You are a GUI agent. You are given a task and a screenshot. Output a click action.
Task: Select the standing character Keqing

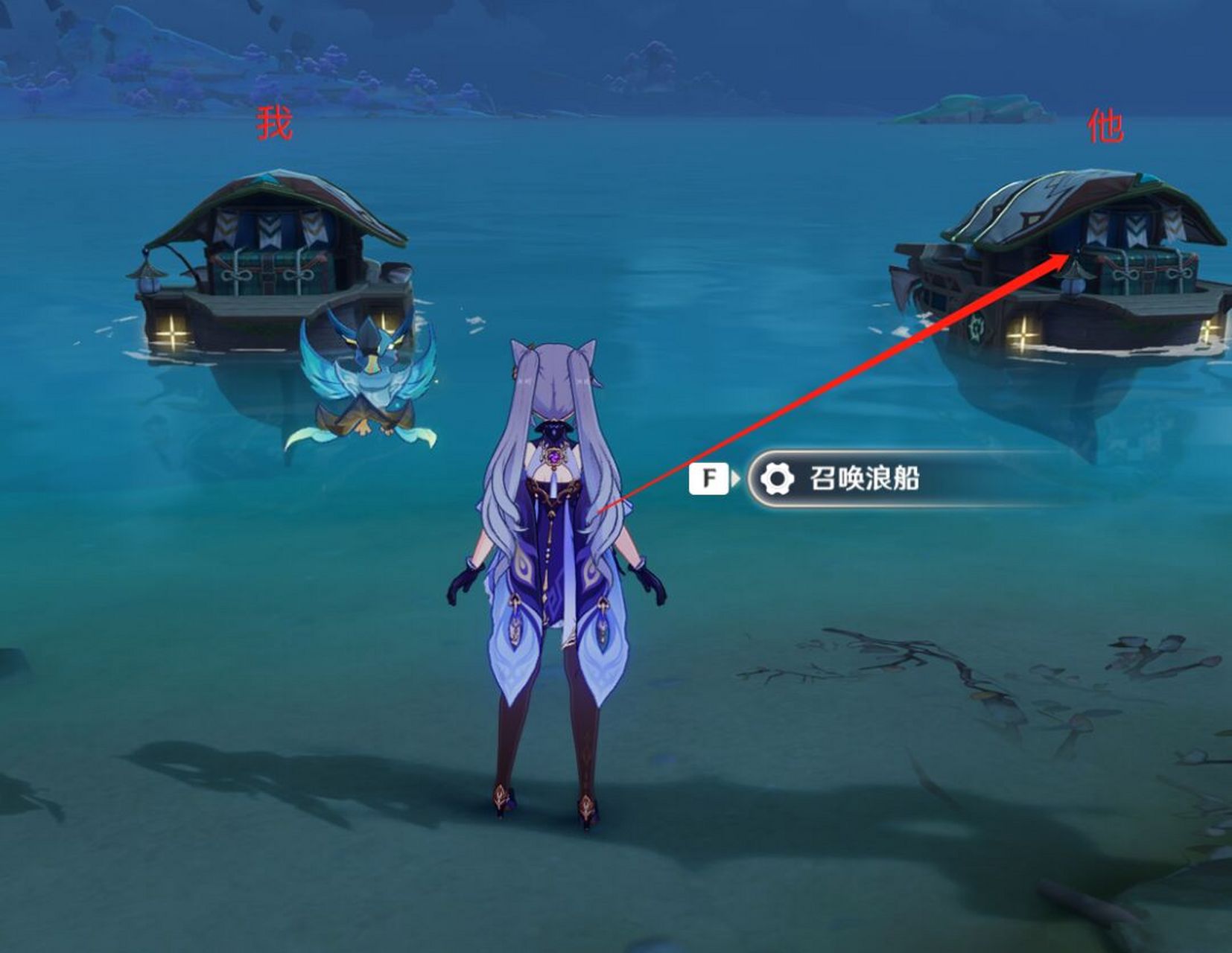(x=555, y=566)
